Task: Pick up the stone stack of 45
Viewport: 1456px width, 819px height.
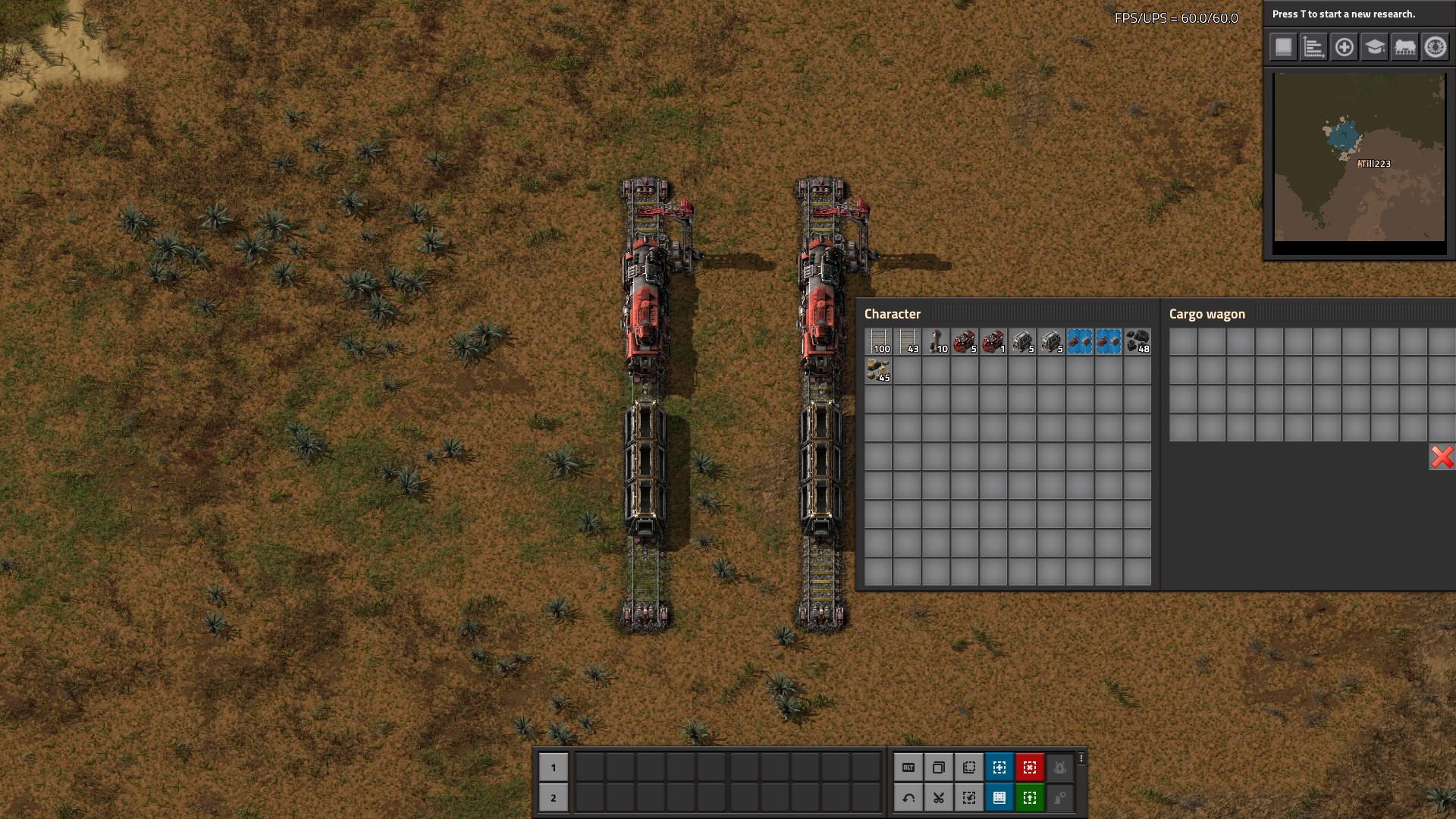Action: point(878,371)
